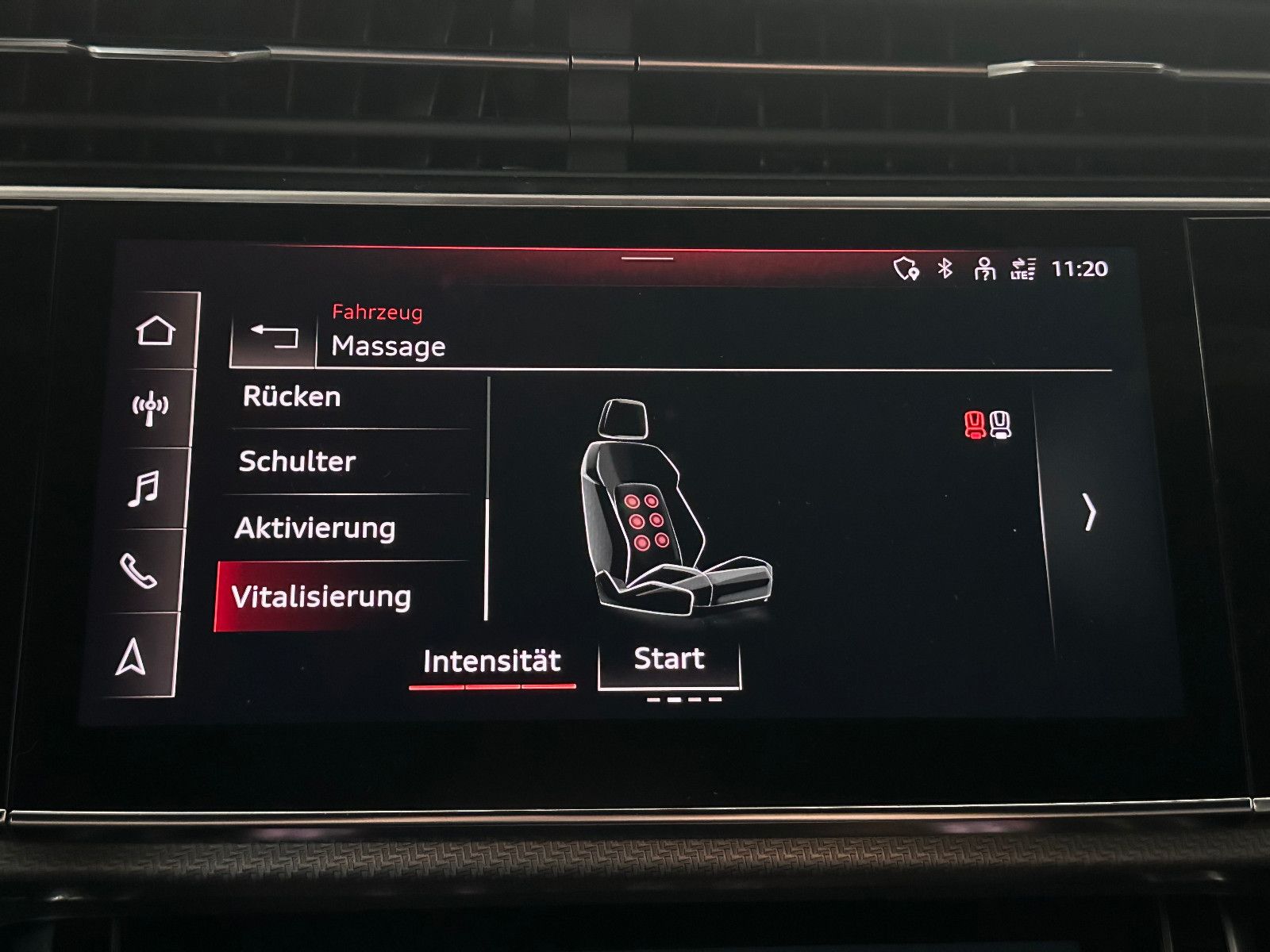
Task: Tap the Bluetooth status icon
Action: [x=945, y=269]
